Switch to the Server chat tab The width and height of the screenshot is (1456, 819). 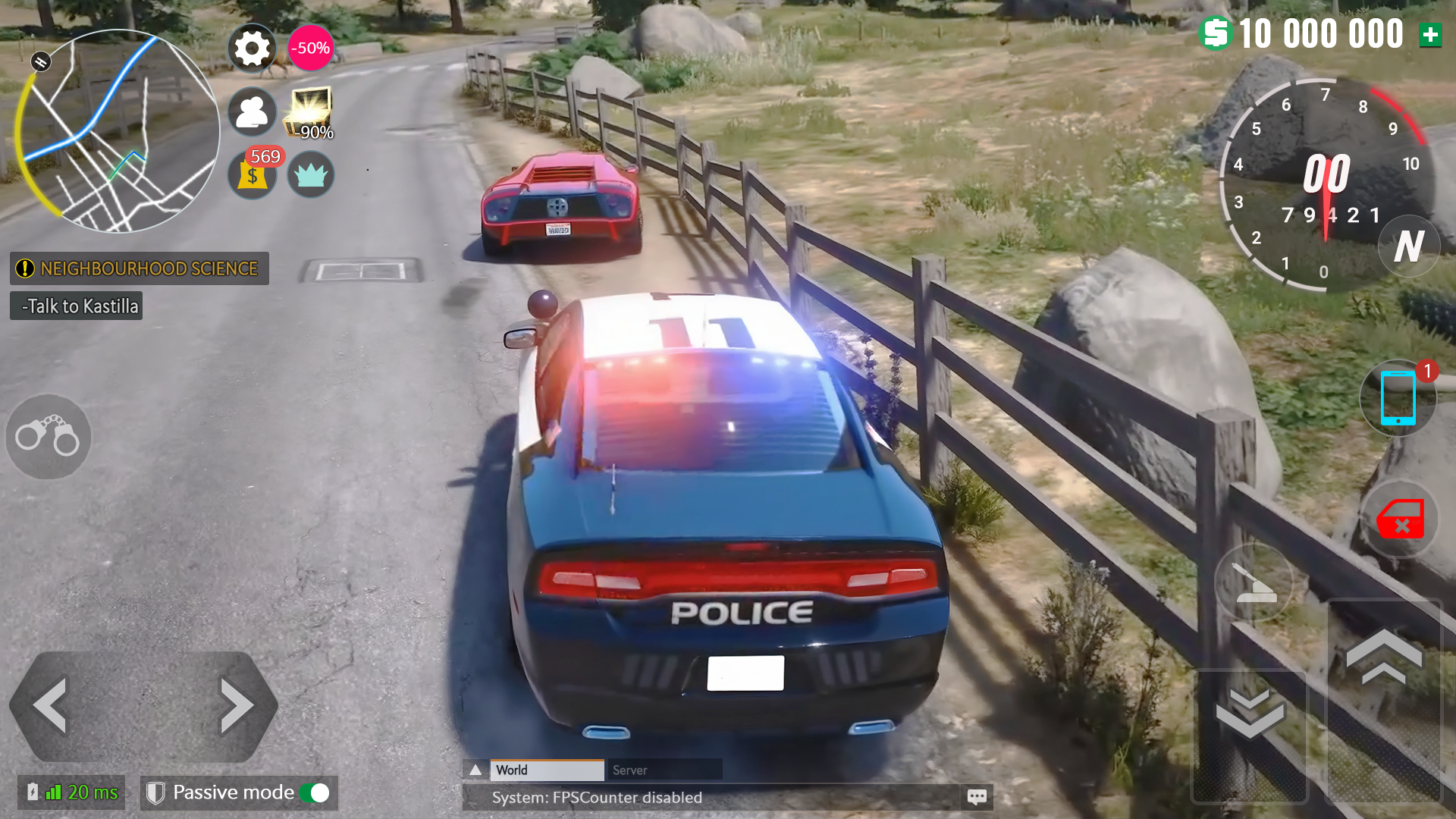pyautogui.click(x=664, y=770)
